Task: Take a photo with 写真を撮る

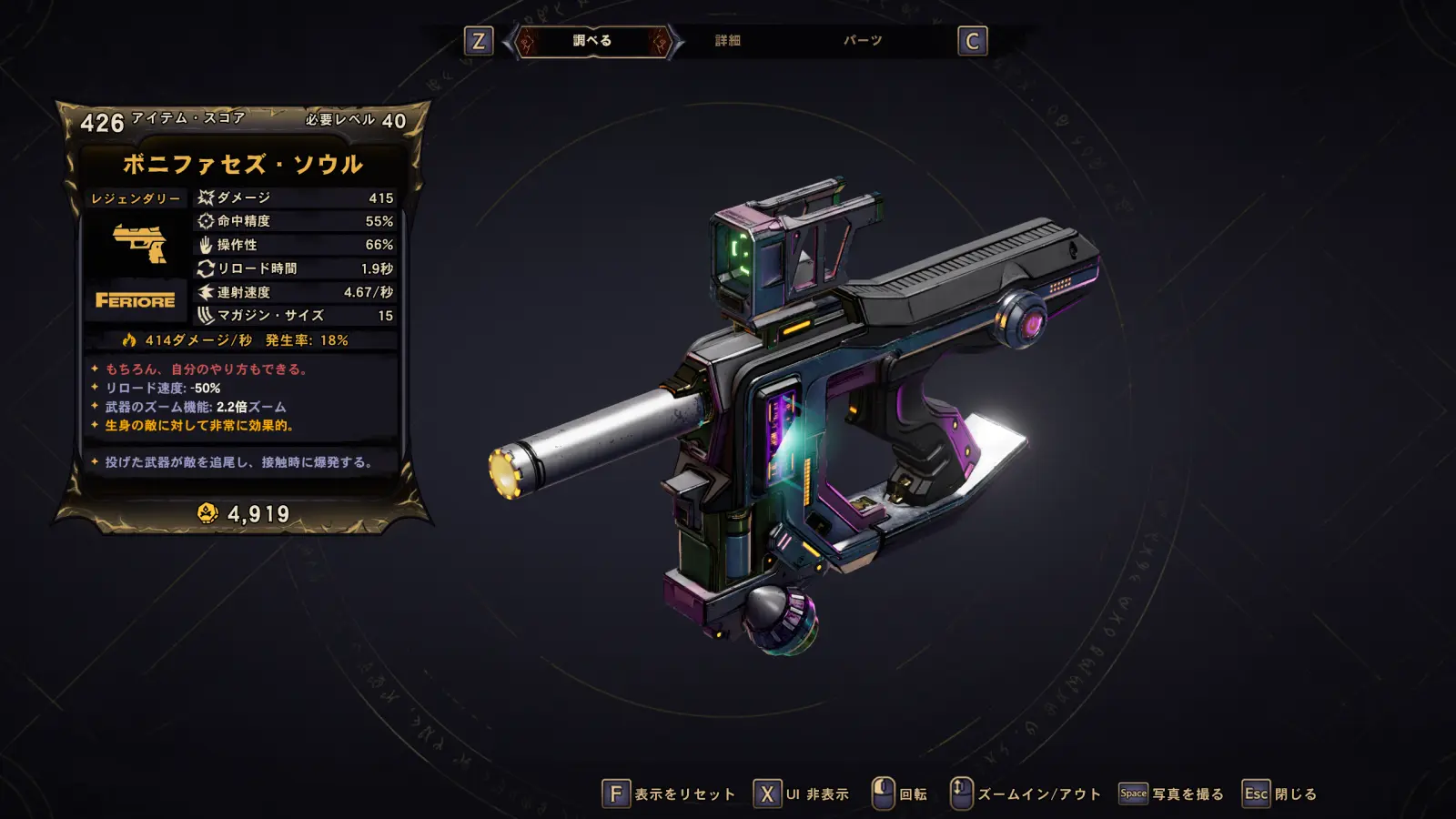Action: coord(1171,794)
